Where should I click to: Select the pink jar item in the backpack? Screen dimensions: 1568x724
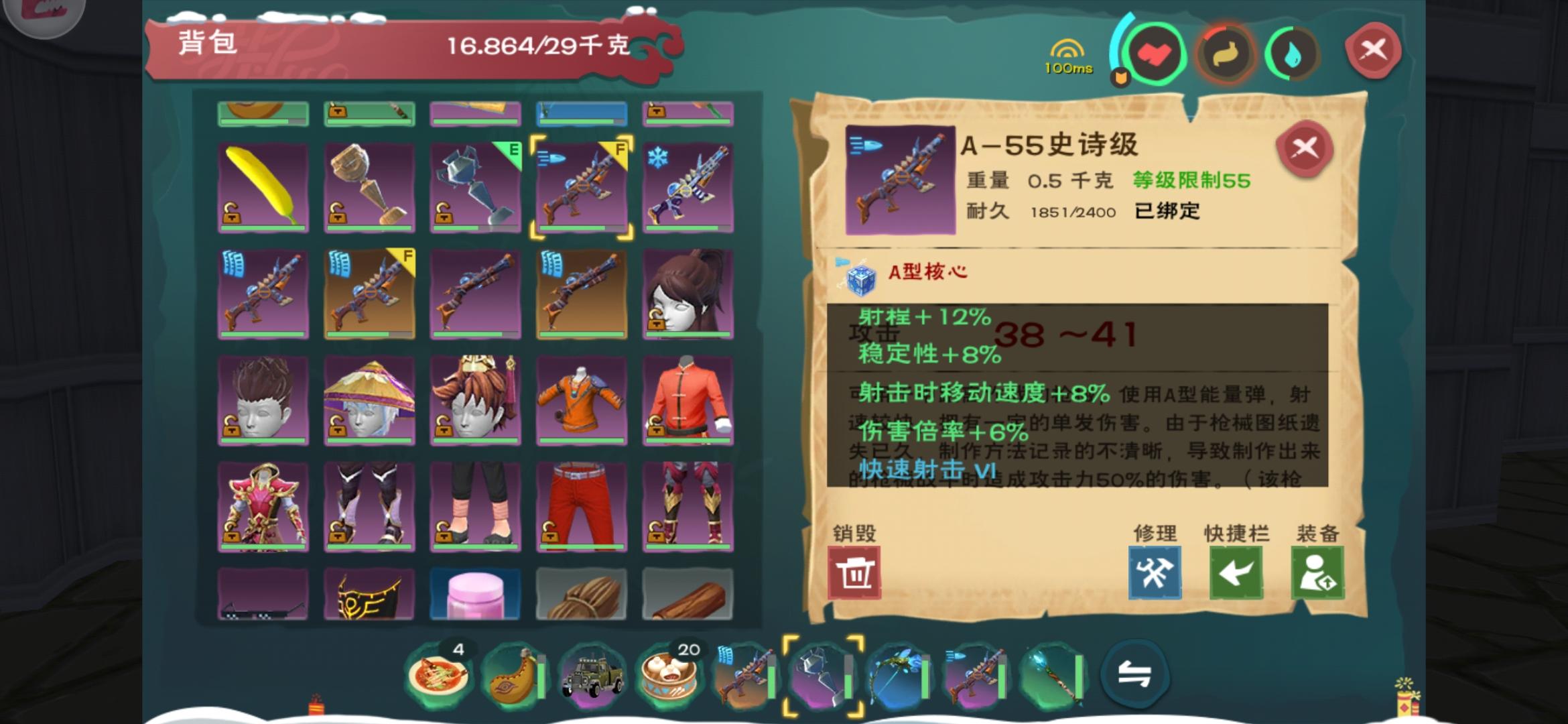pyautogui.click(x=476, y=593)
